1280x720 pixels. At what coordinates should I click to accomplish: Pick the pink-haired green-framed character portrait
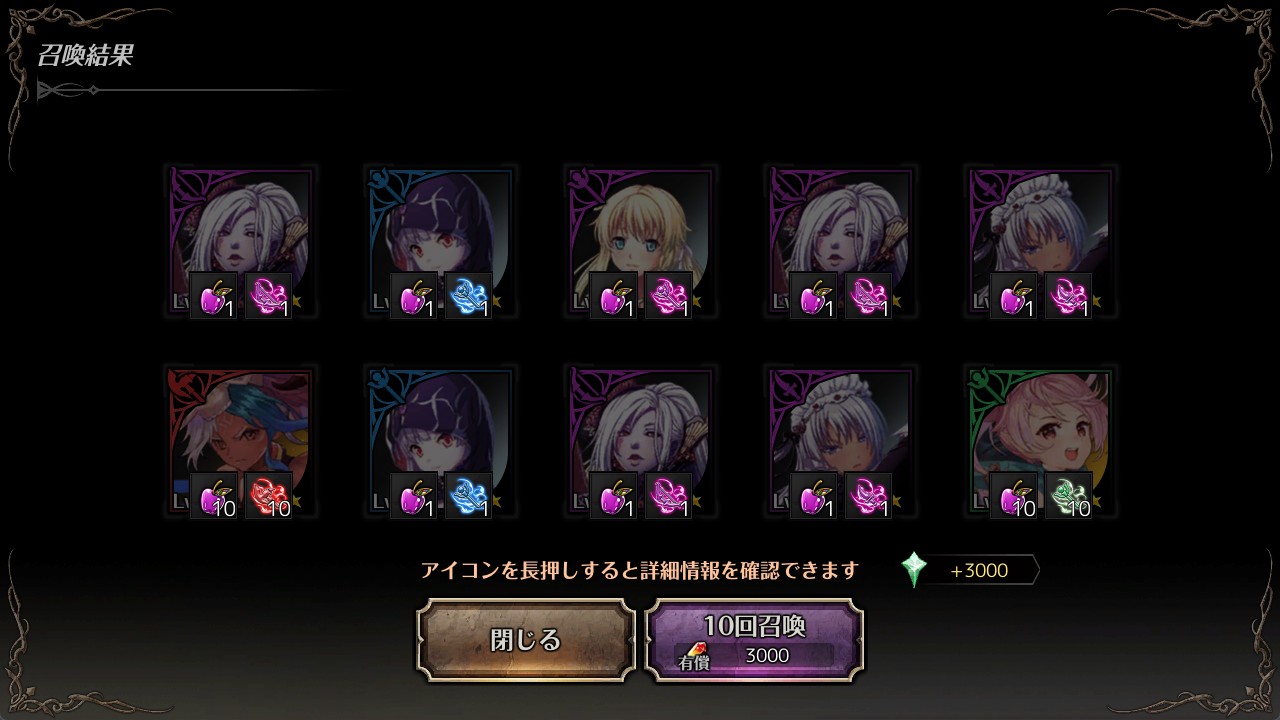(x=1040, y=440)
